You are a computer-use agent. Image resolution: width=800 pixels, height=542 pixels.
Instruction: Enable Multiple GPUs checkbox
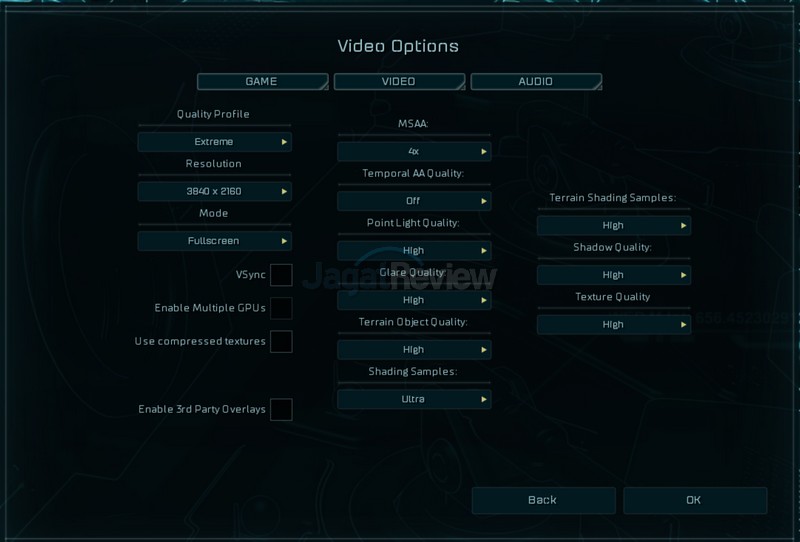(x=281, y=308)
